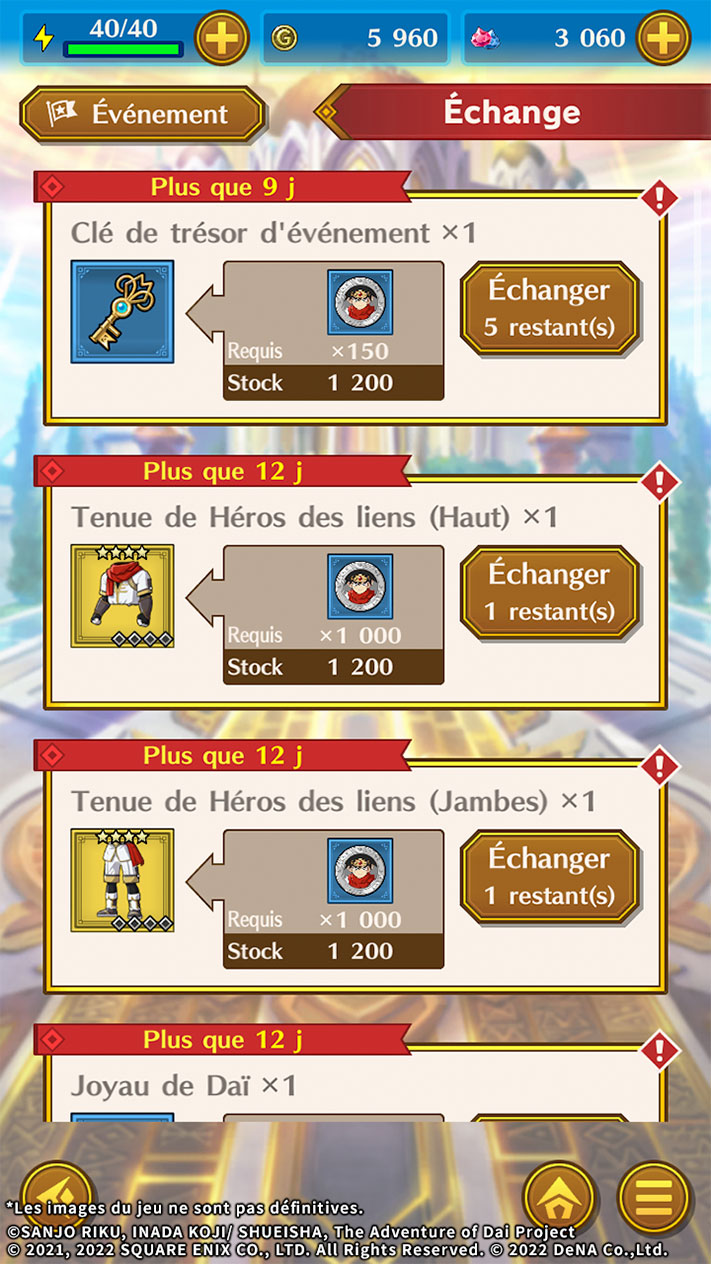This screenshot has width=711, height=1264.
Task: Exchange for the event treasure key
Action: (x=549, y=308)
